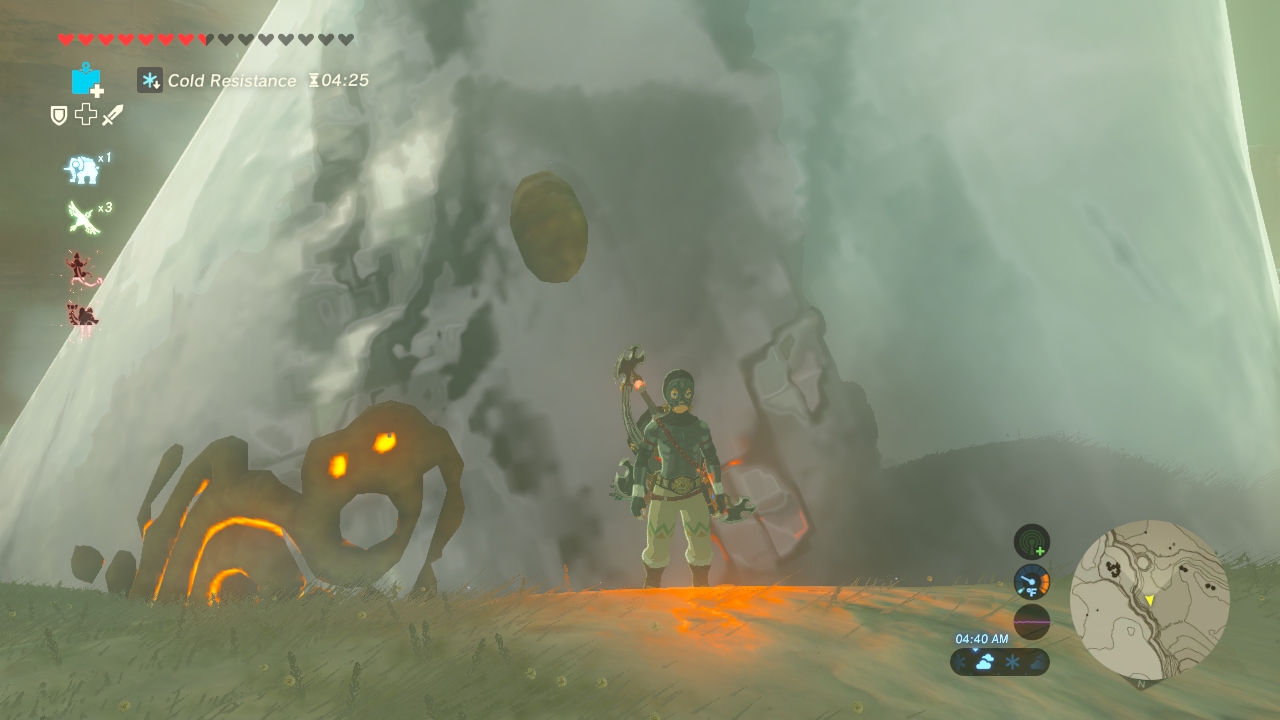The width and height of the screenshot is (1280, 720).
Task: Select the Sheikah Sensor+ icon
Action: tap(1031, 542)
